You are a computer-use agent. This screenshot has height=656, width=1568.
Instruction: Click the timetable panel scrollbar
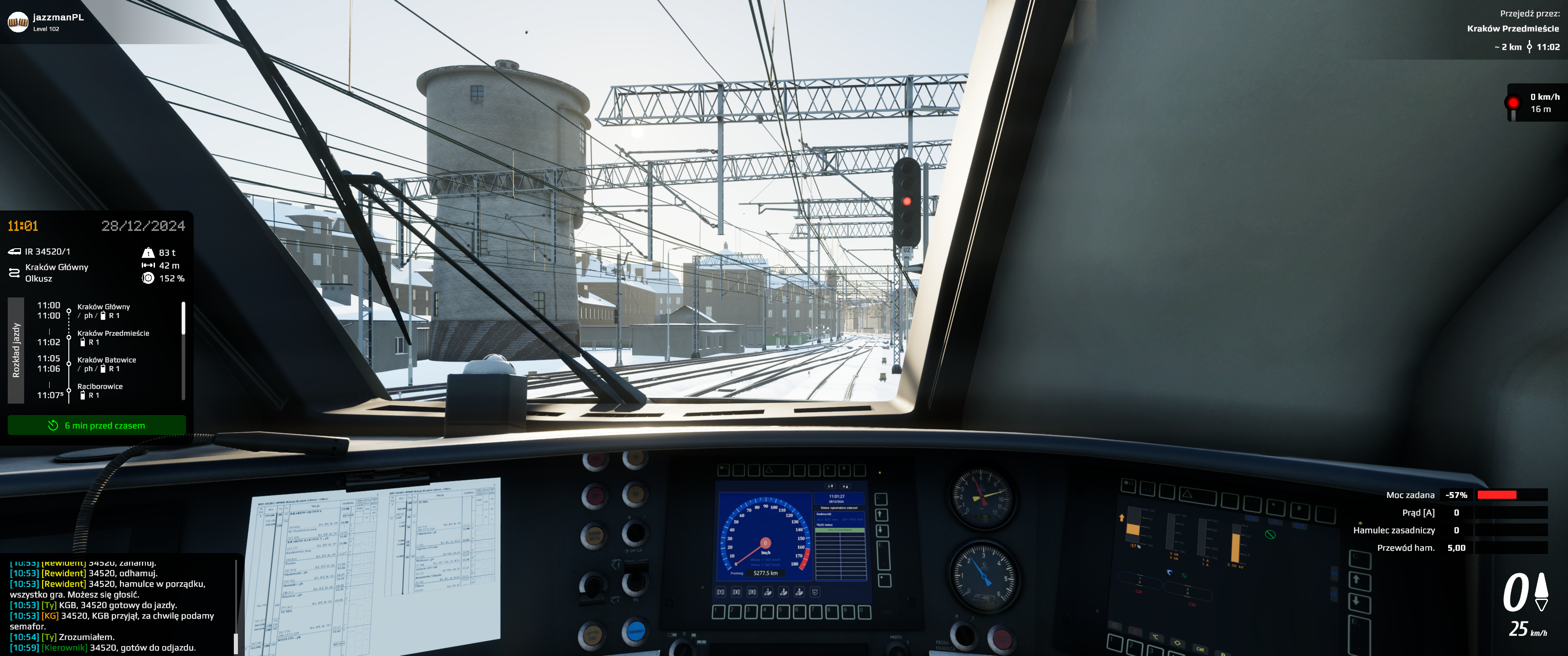(x=183, y=319)
